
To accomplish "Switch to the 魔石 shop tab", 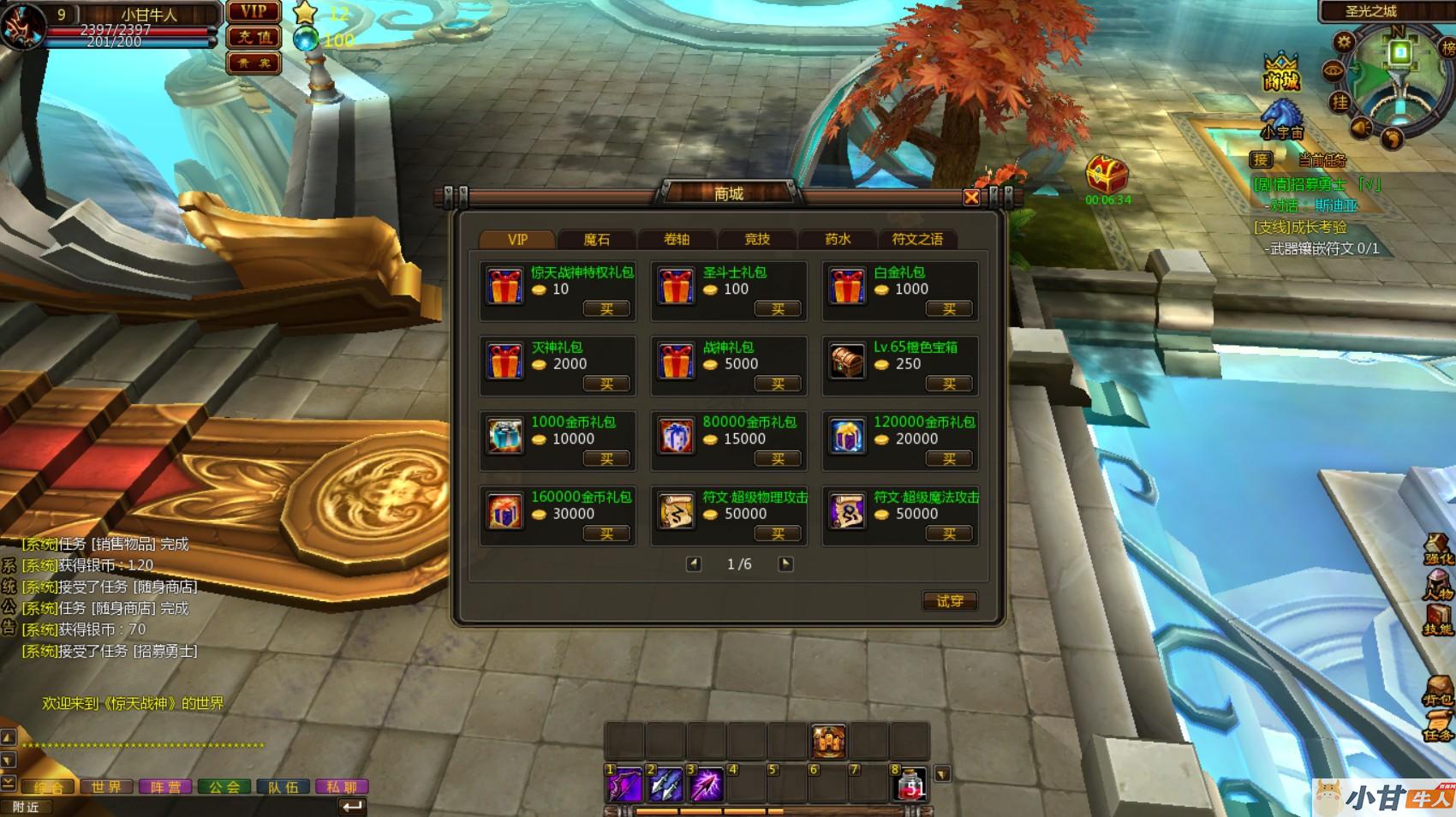I will point(597,239).
